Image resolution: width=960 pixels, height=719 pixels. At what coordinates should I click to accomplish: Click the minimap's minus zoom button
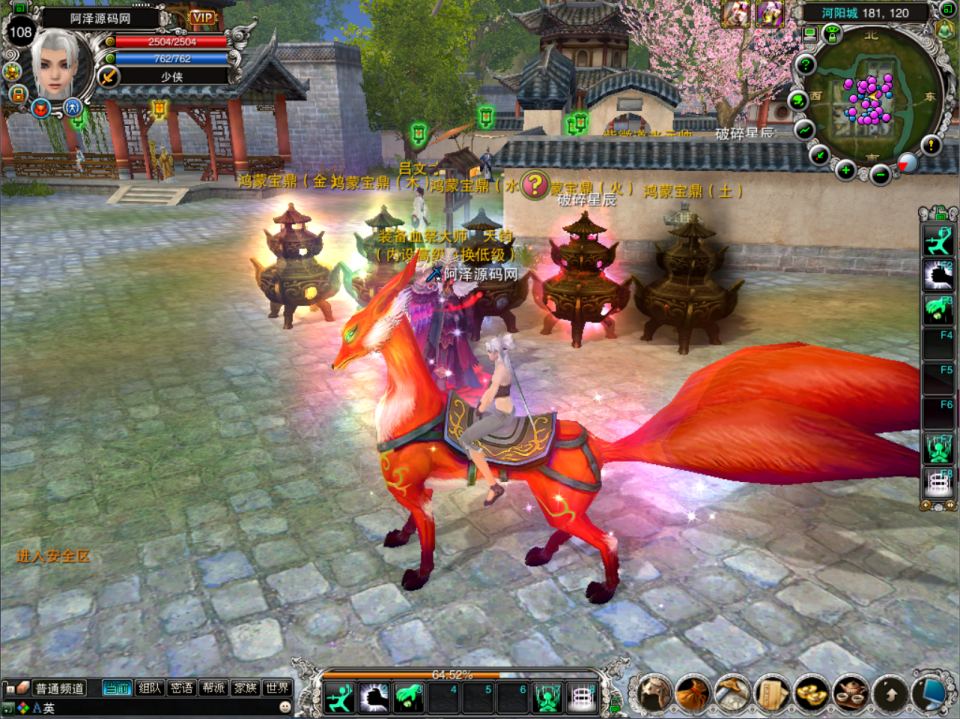tap(880, 175)
